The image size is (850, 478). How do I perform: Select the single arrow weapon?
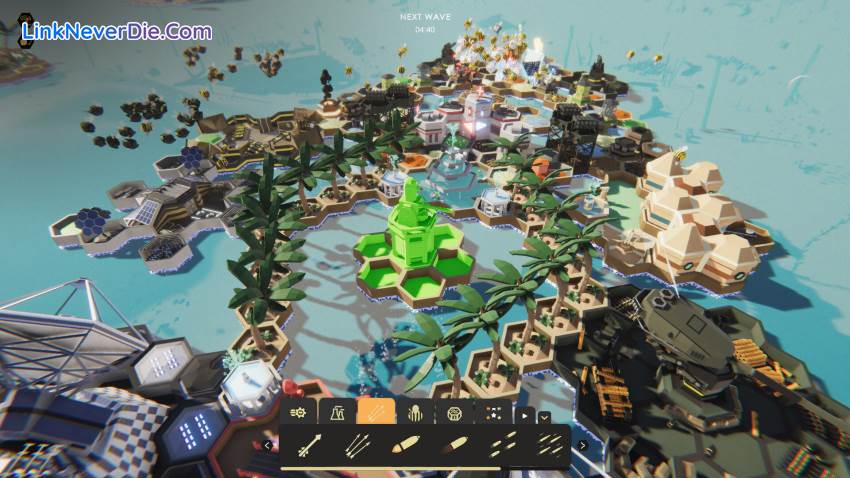(x=308, y=444)
